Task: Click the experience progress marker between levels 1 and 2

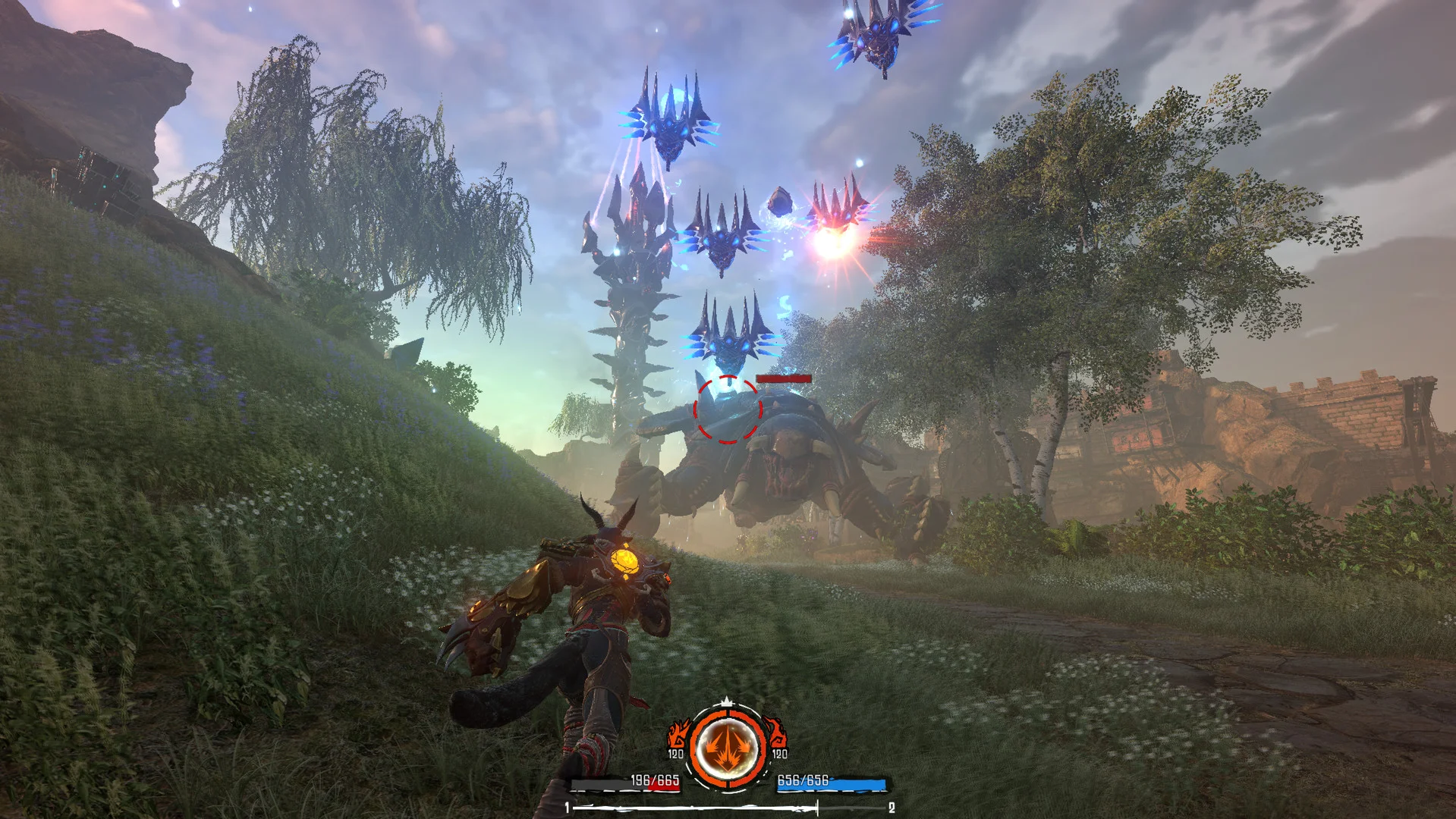Action: coord(818,807)
